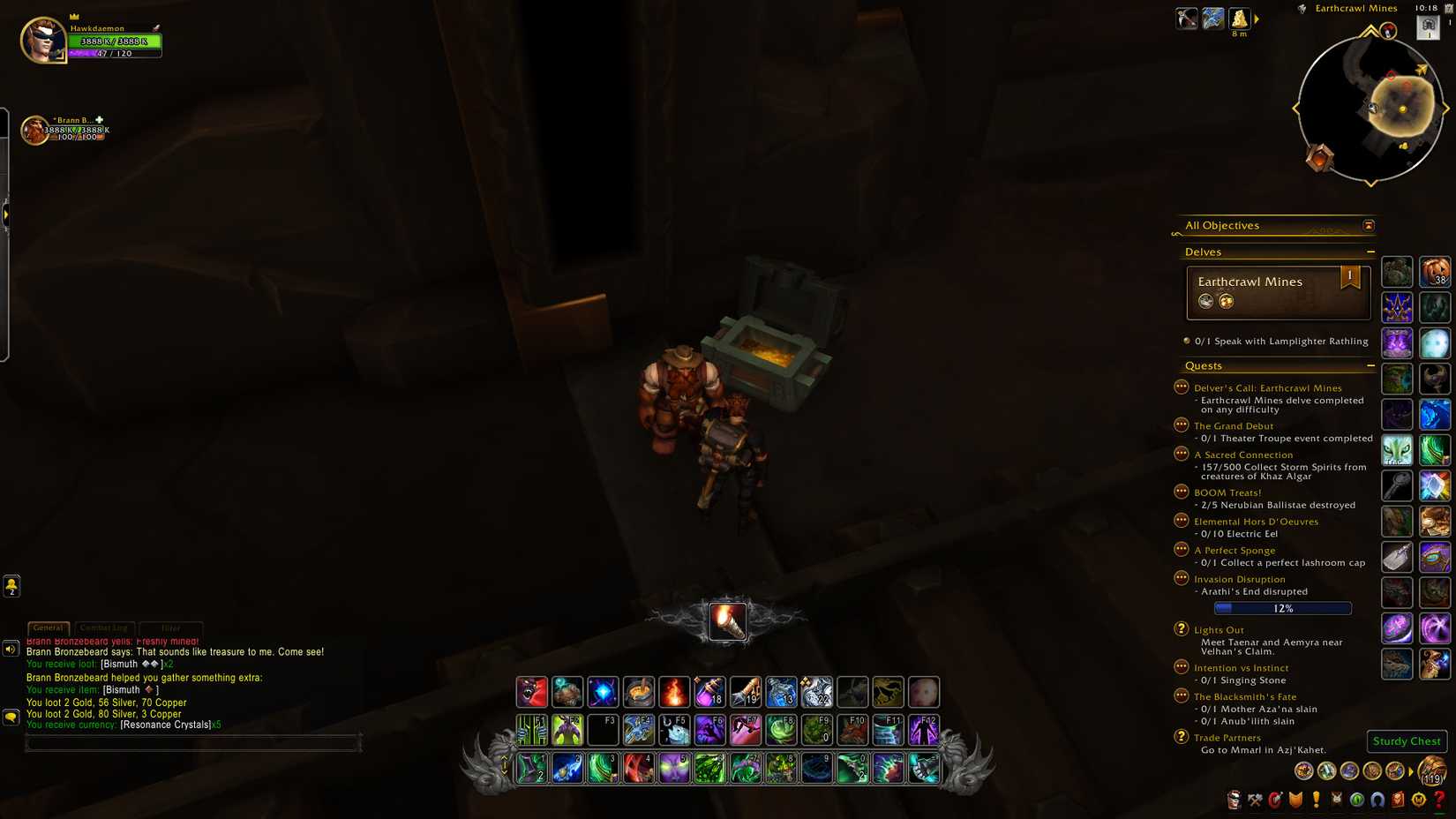Switch to the Combat Log chat tab
The width and height of the screenshot is (1456, 819).
tap(105, 627)
